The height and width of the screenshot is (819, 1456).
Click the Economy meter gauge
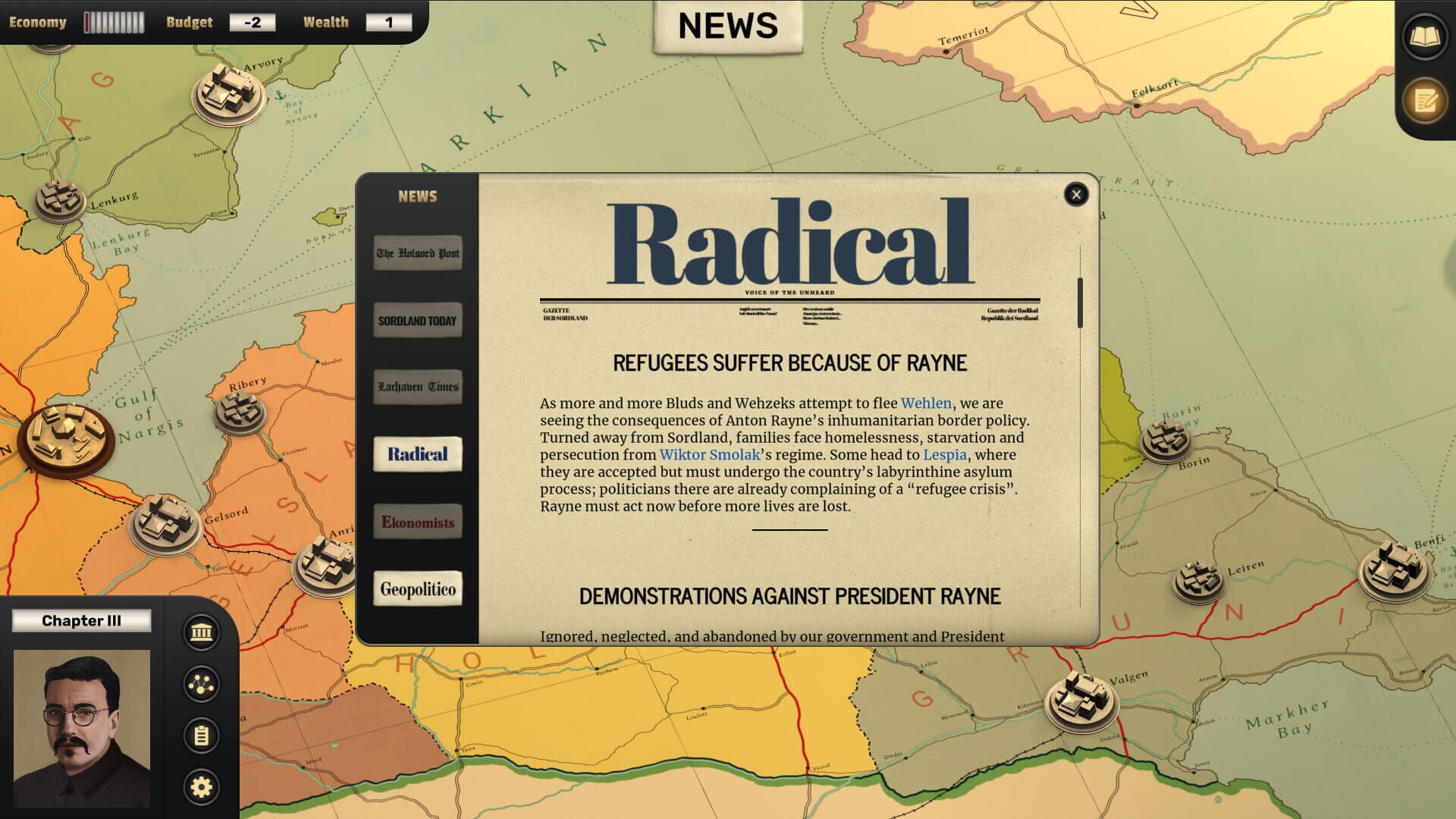[x=112, y=21]
